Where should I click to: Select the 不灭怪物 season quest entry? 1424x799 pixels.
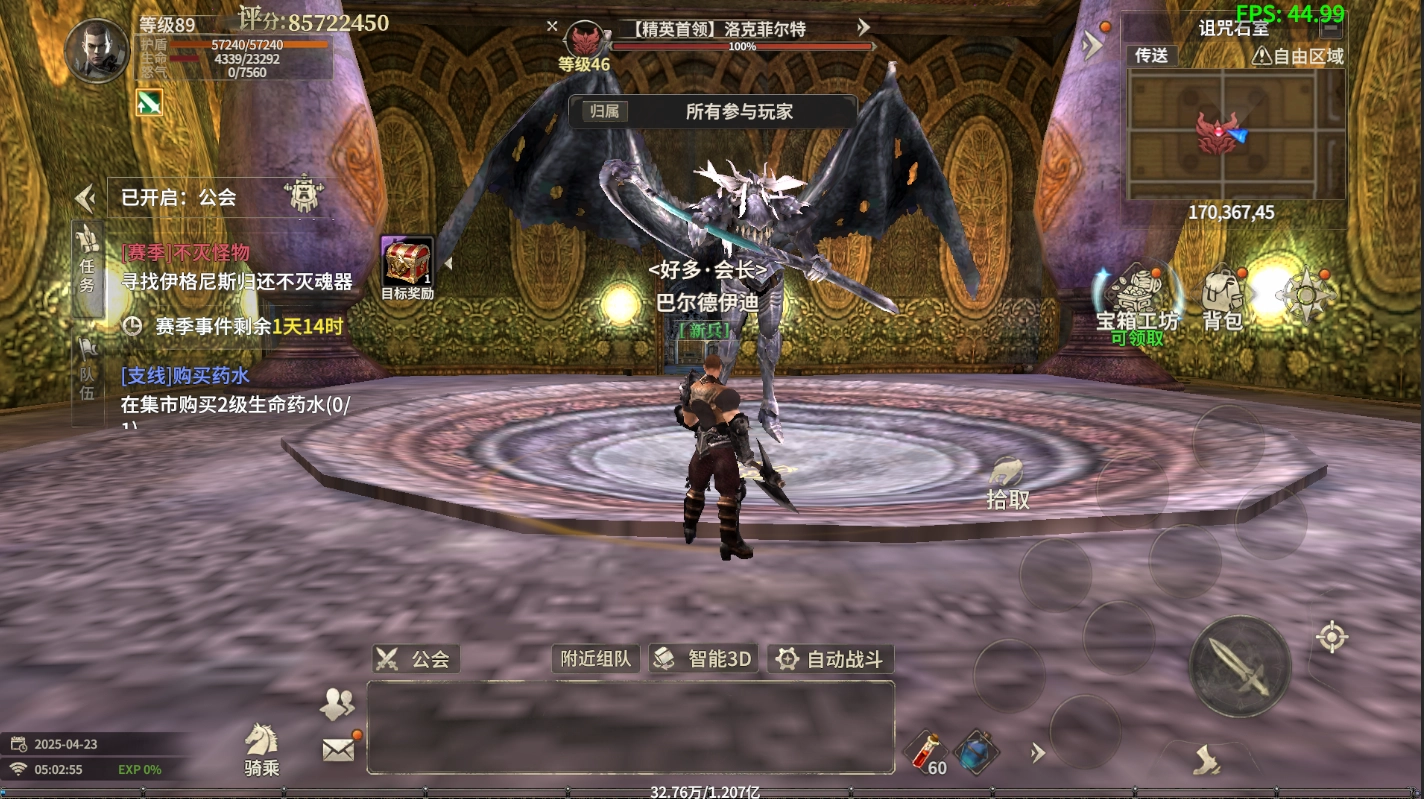point(236,267)
